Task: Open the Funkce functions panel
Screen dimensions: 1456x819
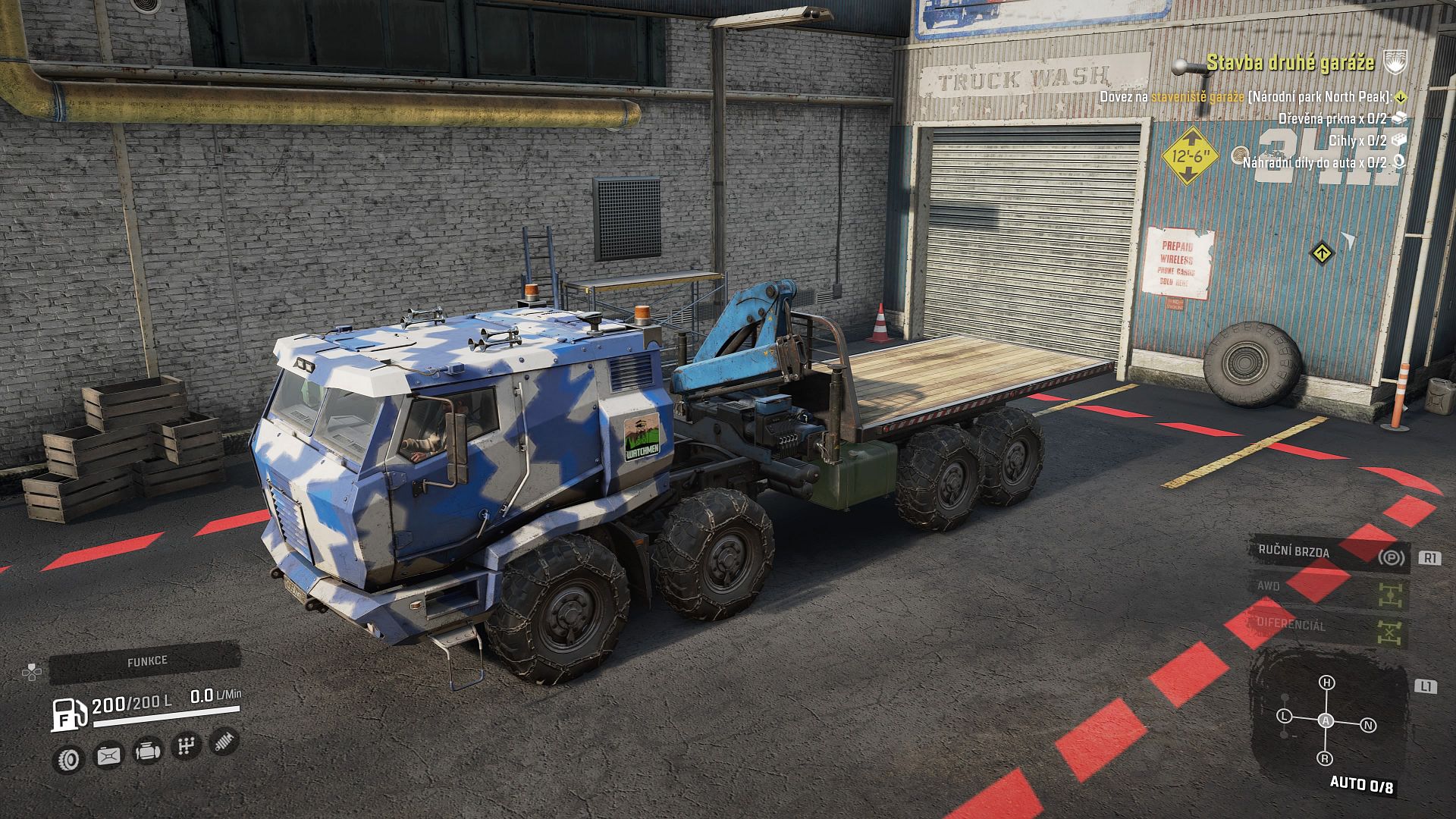Action: pyautogui.click(x=146, y=661)
